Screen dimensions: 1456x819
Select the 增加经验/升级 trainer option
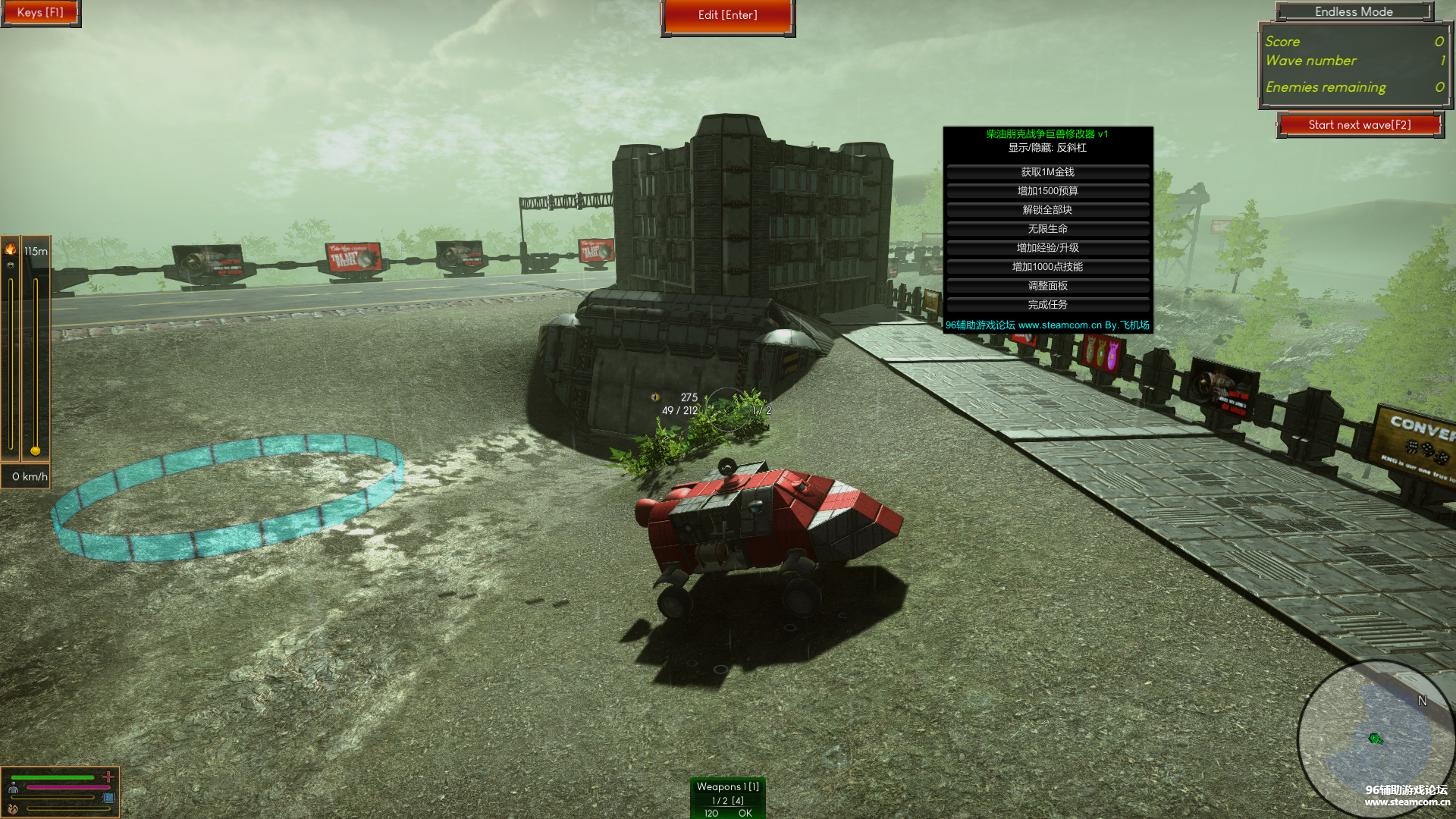pos(1047,248)
